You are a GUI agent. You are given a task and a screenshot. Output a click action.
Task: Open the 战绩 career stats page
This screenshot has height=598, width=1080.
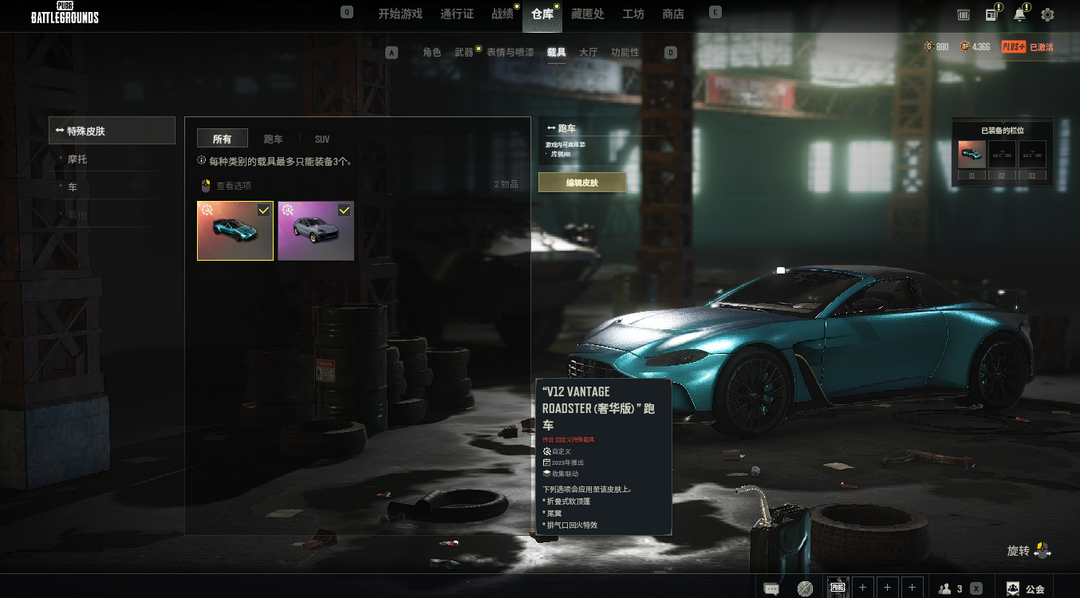click(502, 14)
